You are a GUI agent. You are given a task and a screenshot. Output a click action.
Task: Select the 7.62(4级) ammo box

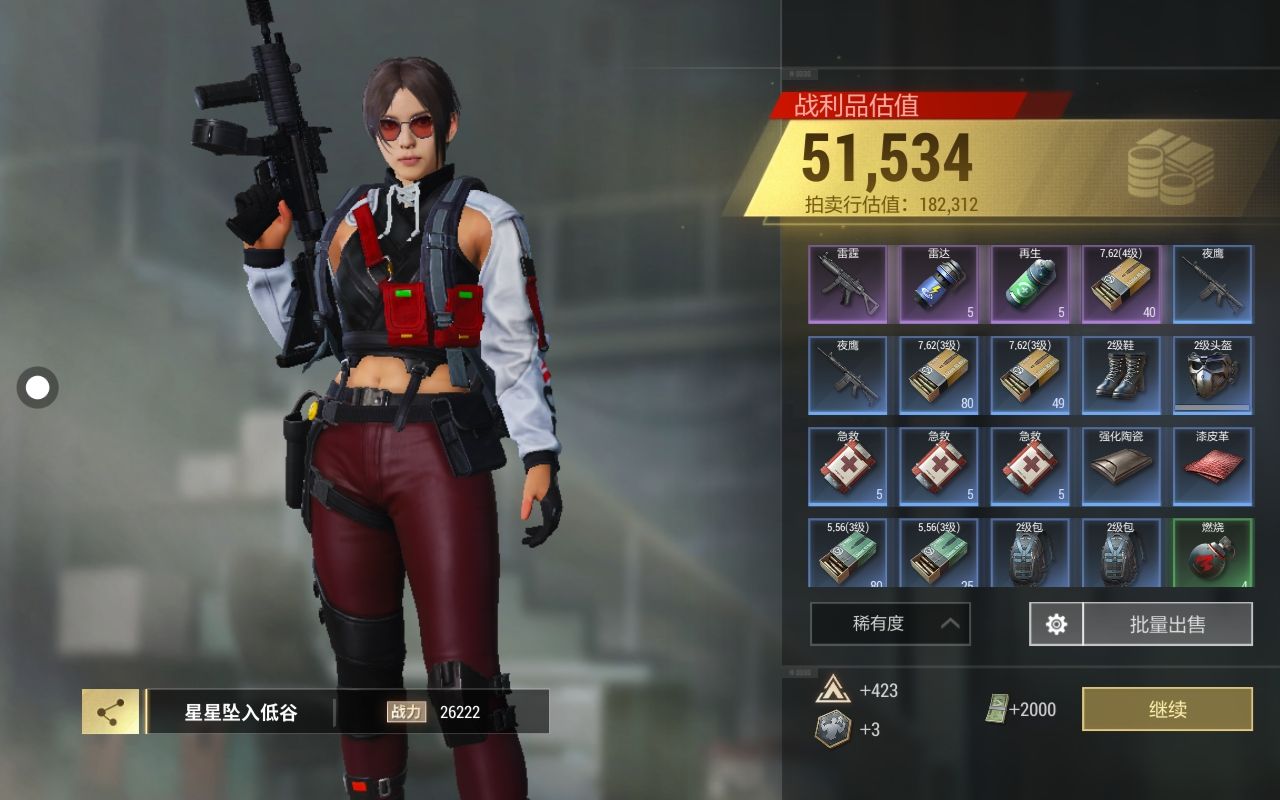(1121, 284)
